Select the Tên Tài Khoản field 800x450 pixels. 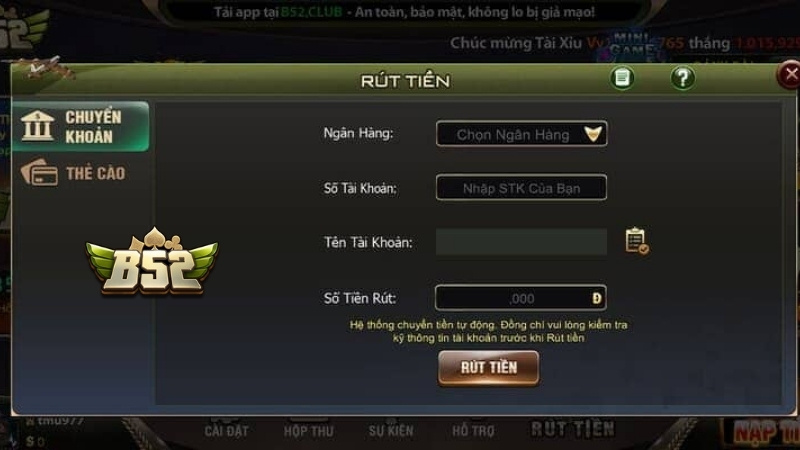521,241
